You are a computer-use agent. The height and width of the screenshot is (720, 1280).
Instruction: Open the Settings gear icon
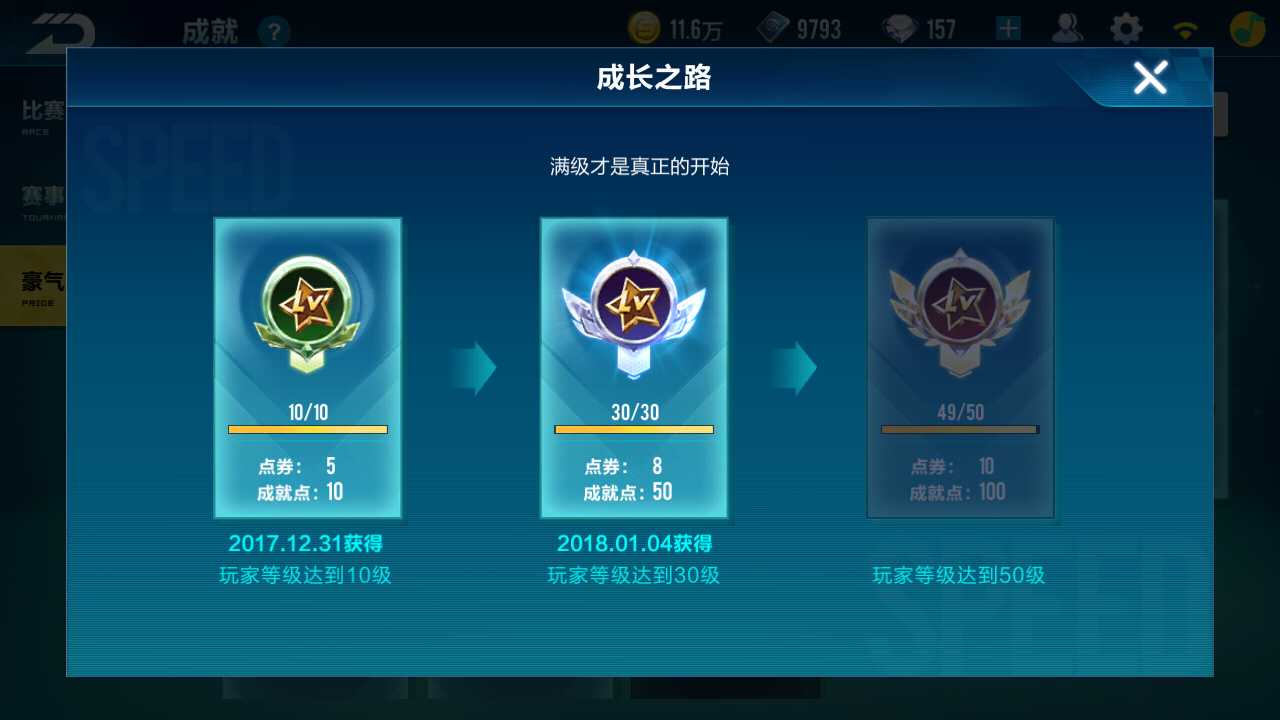(1124, 28)
